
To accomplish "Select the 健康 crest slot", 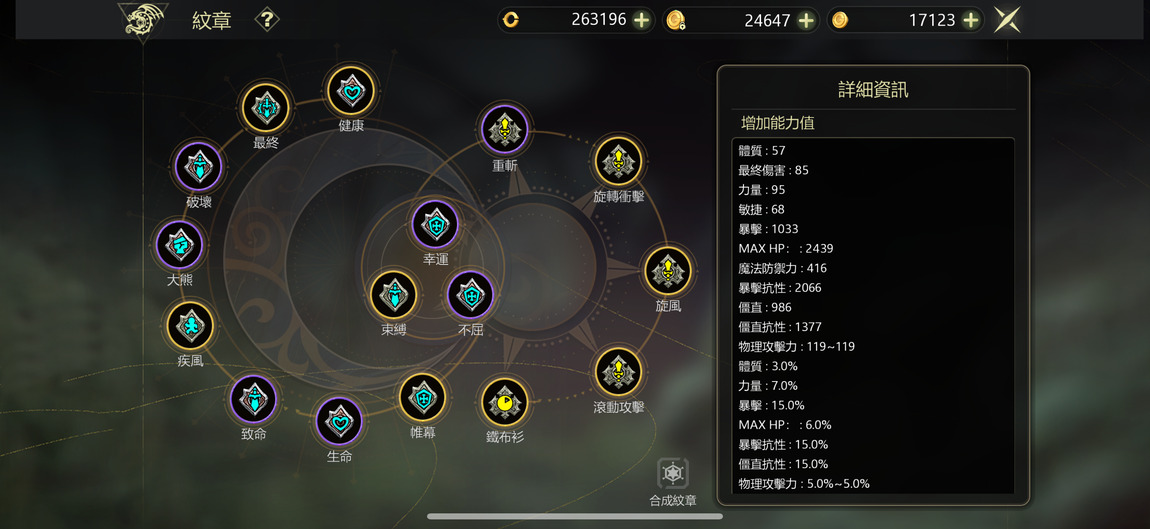I will pyautogui.click(x=351, y=92).
